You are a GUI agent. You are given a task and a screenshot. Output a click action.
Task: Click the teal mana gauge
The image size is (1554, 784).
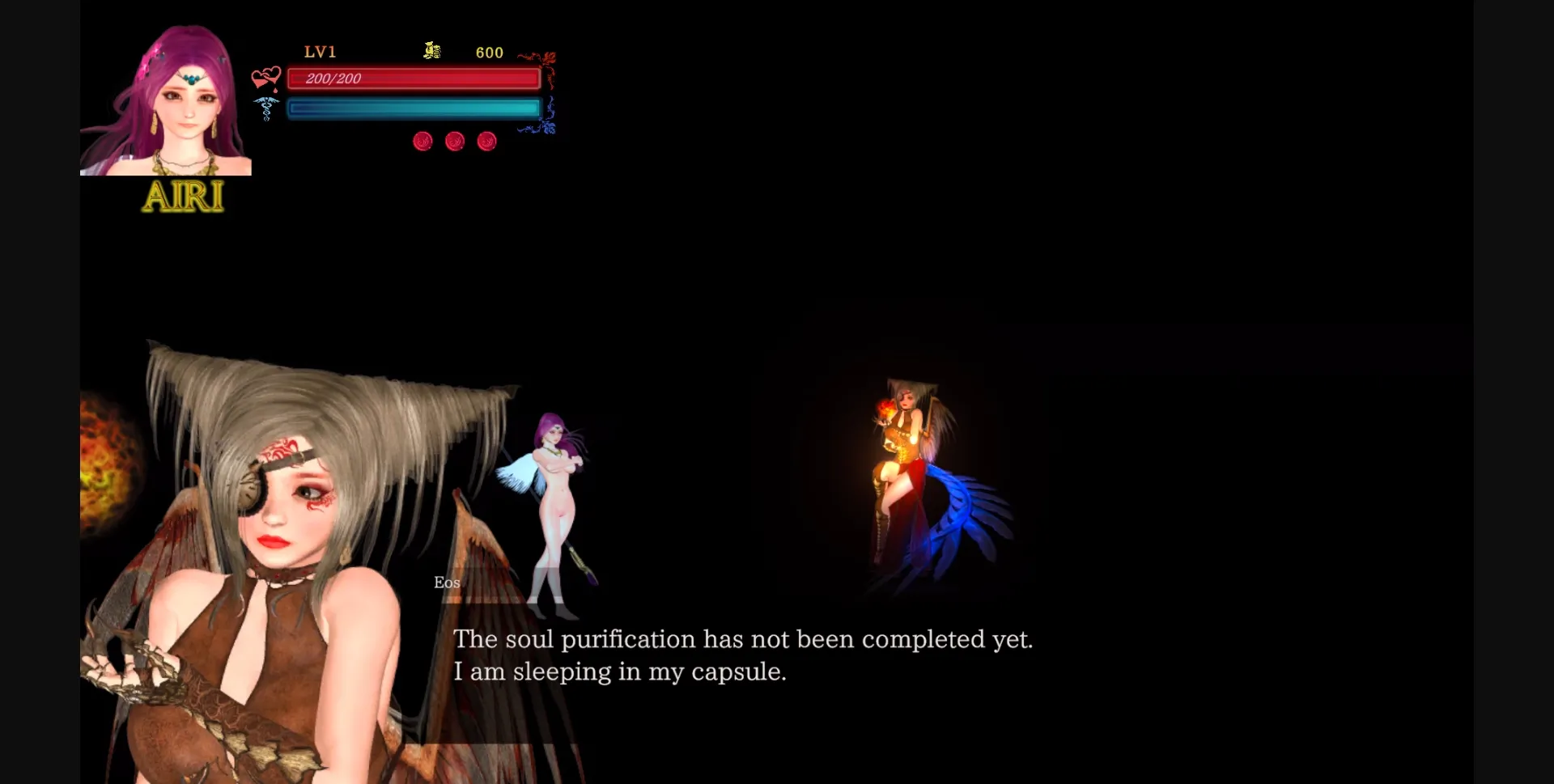pos(414,108)
